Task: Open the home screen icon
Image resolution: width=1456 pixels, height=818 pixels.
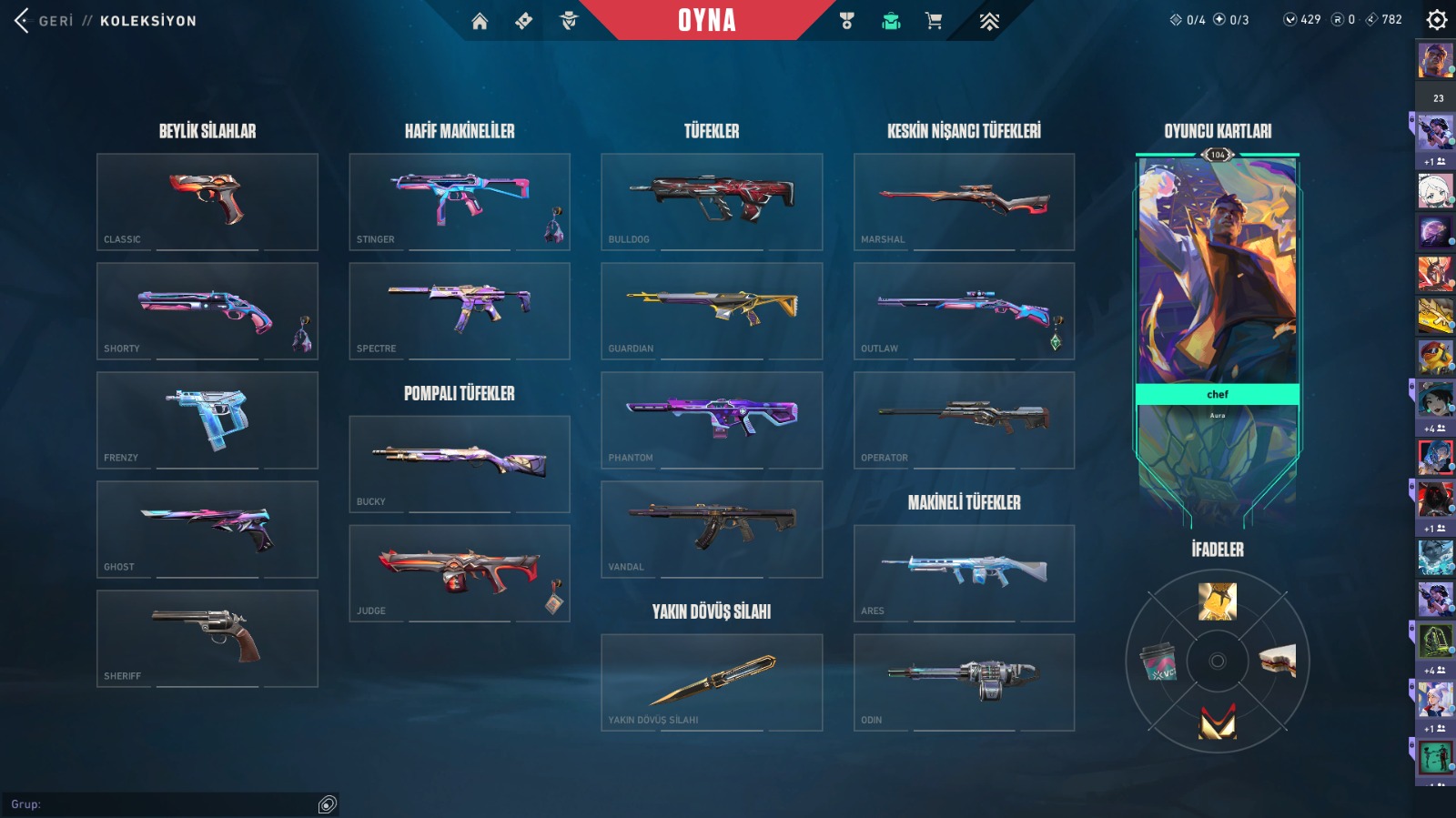Action: (480, 21)
